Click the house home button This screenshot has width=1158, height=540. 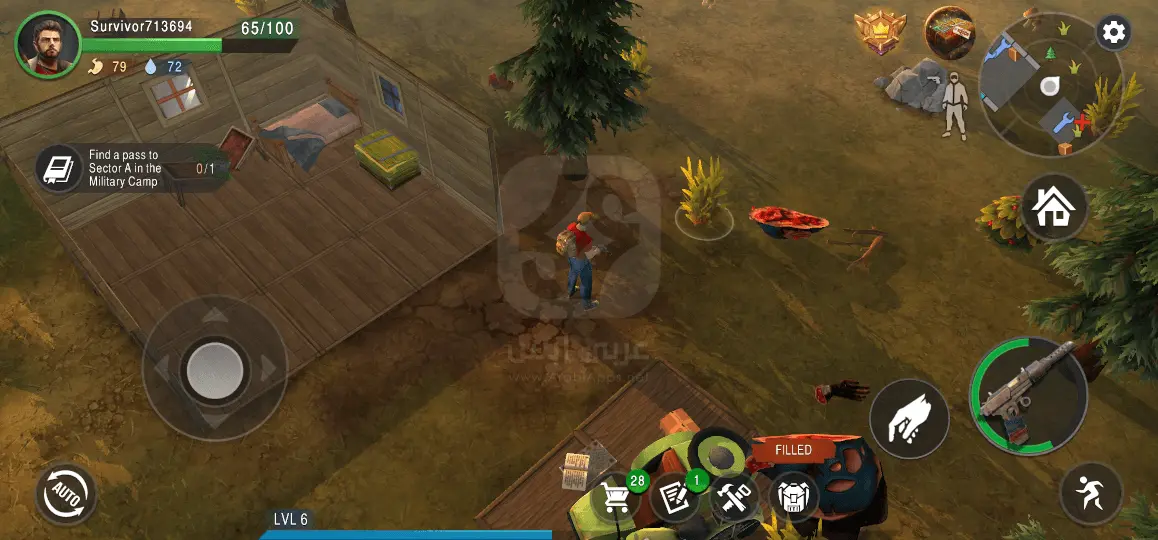[x=1054, y=208]
